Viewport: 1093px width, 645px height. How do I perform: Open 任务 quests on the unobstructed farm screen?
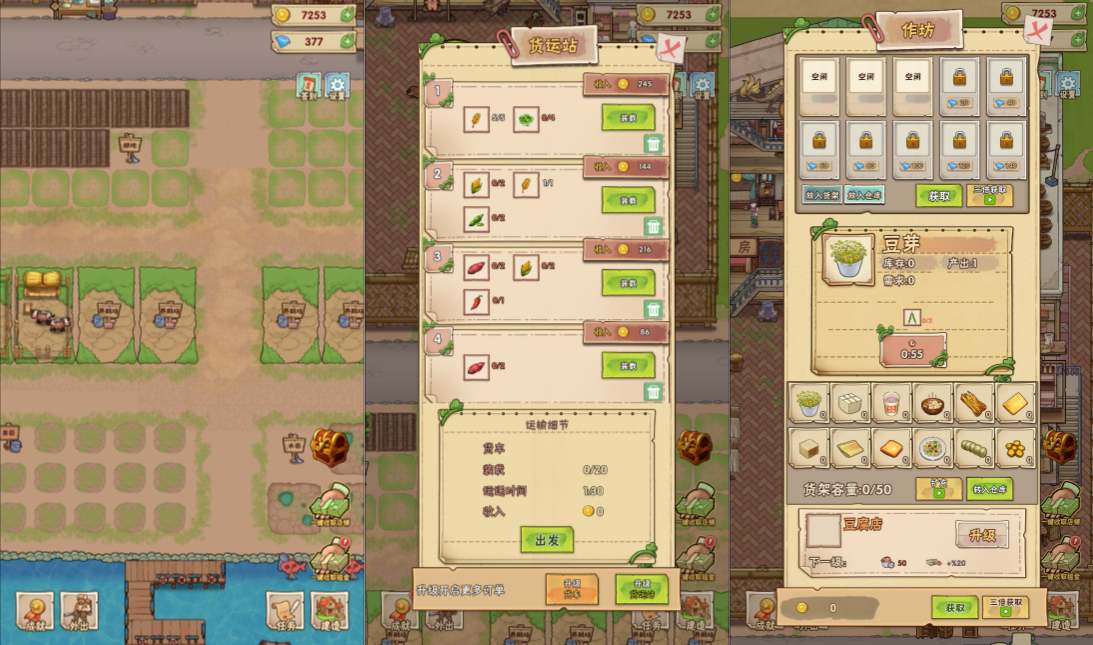tap(285, 612)
